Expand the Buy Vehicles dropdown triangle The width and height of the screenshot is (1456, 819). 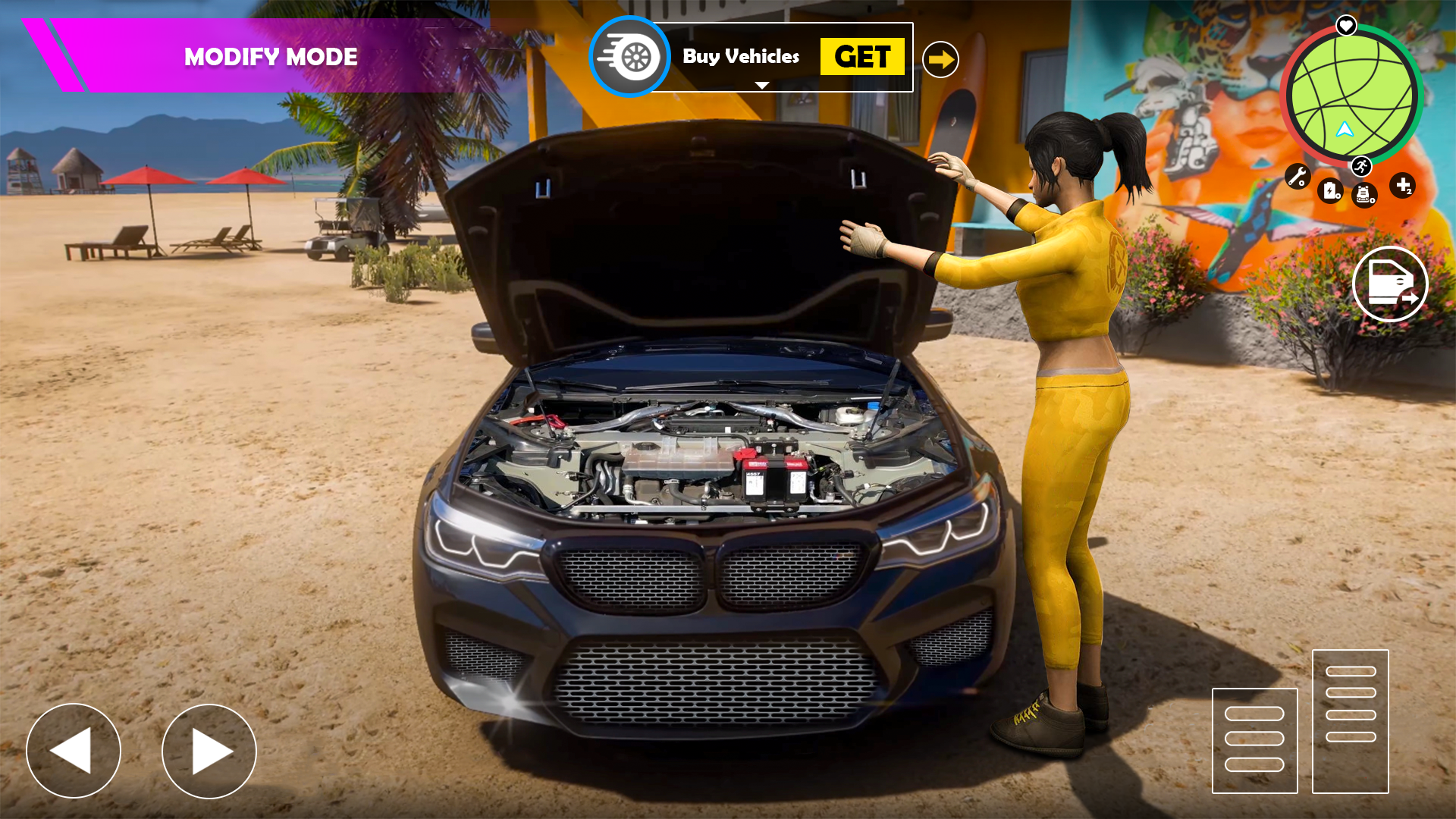point(762,85)
